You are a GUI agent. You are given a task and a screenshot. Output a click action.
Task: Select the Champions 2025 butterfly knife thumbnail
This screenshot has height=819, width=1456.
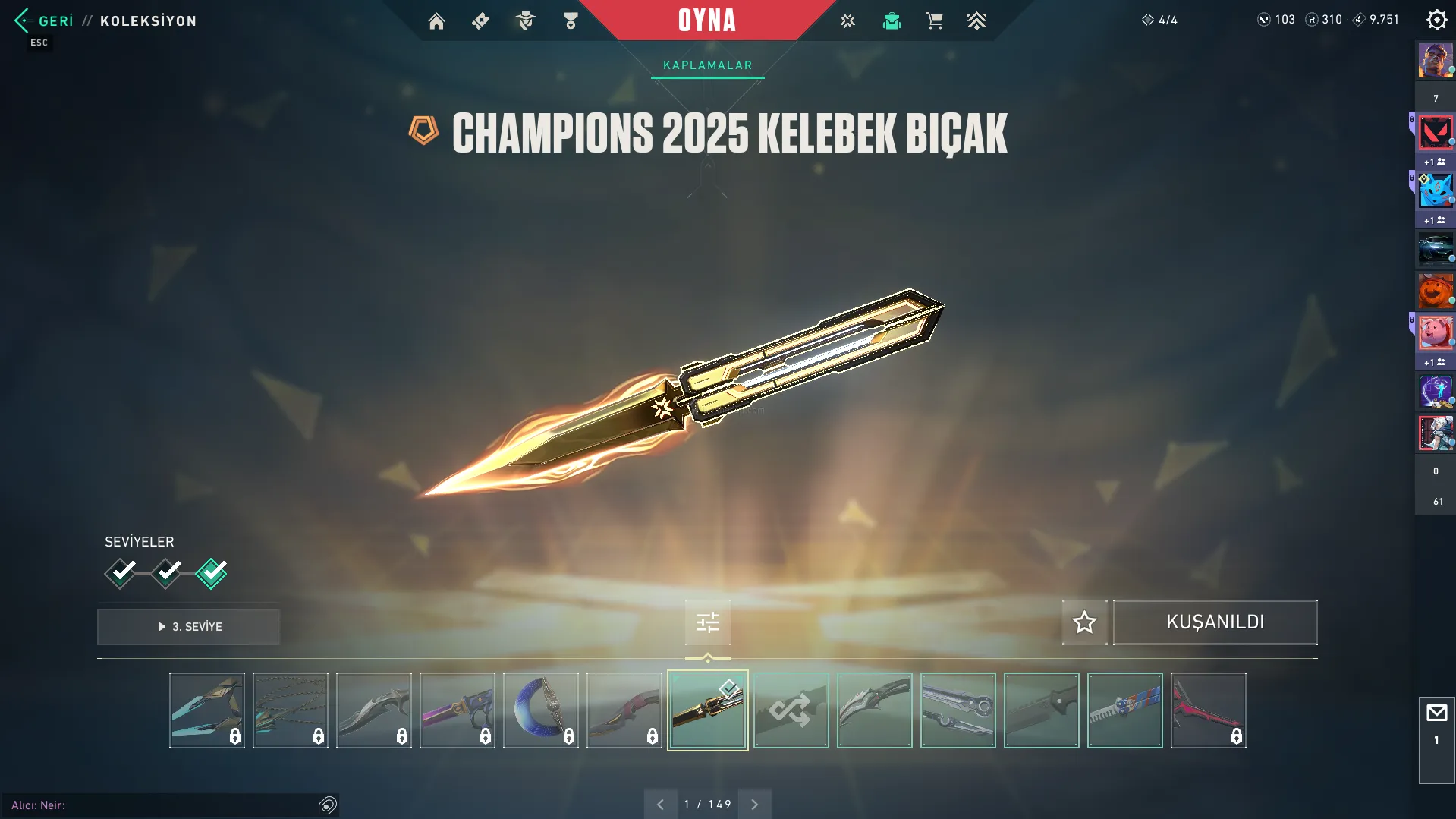point(707,710)
